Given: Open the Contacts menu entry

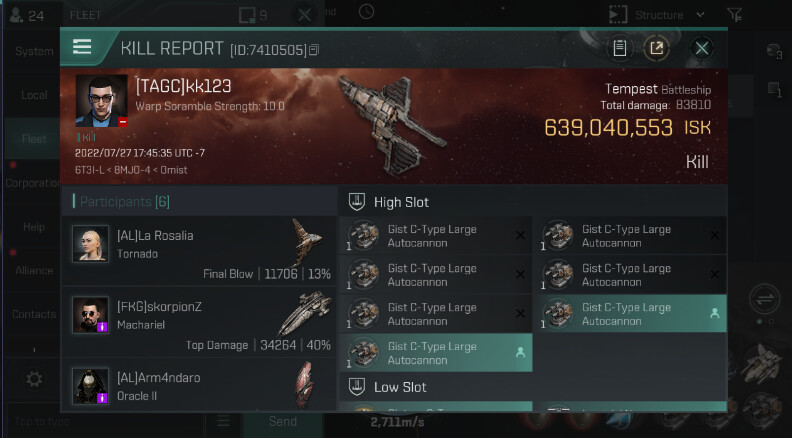Looking at the screenshot, I should pyautogui.click(x=34, y=315).
